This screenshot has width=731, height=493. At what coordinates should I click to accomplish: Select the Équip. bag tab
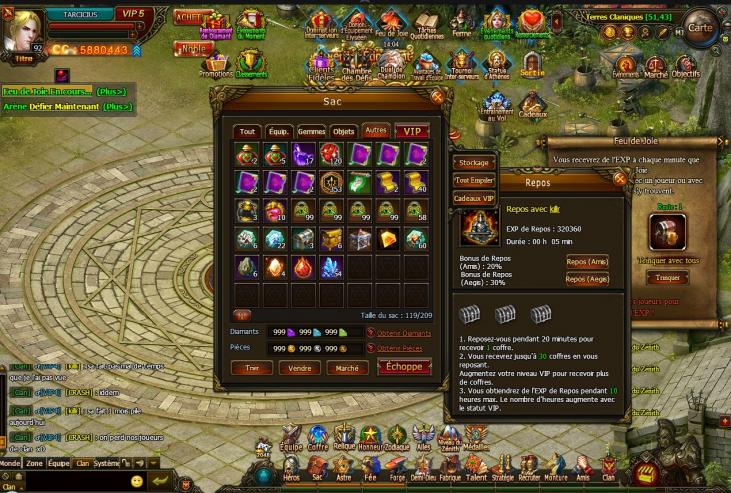[x=280, y=132]
